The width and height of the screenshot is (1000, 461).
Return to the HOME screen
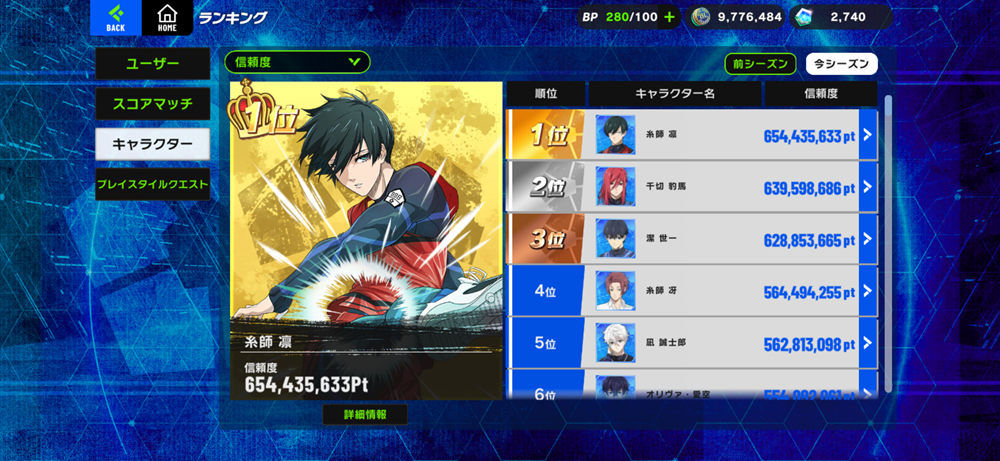167,17
